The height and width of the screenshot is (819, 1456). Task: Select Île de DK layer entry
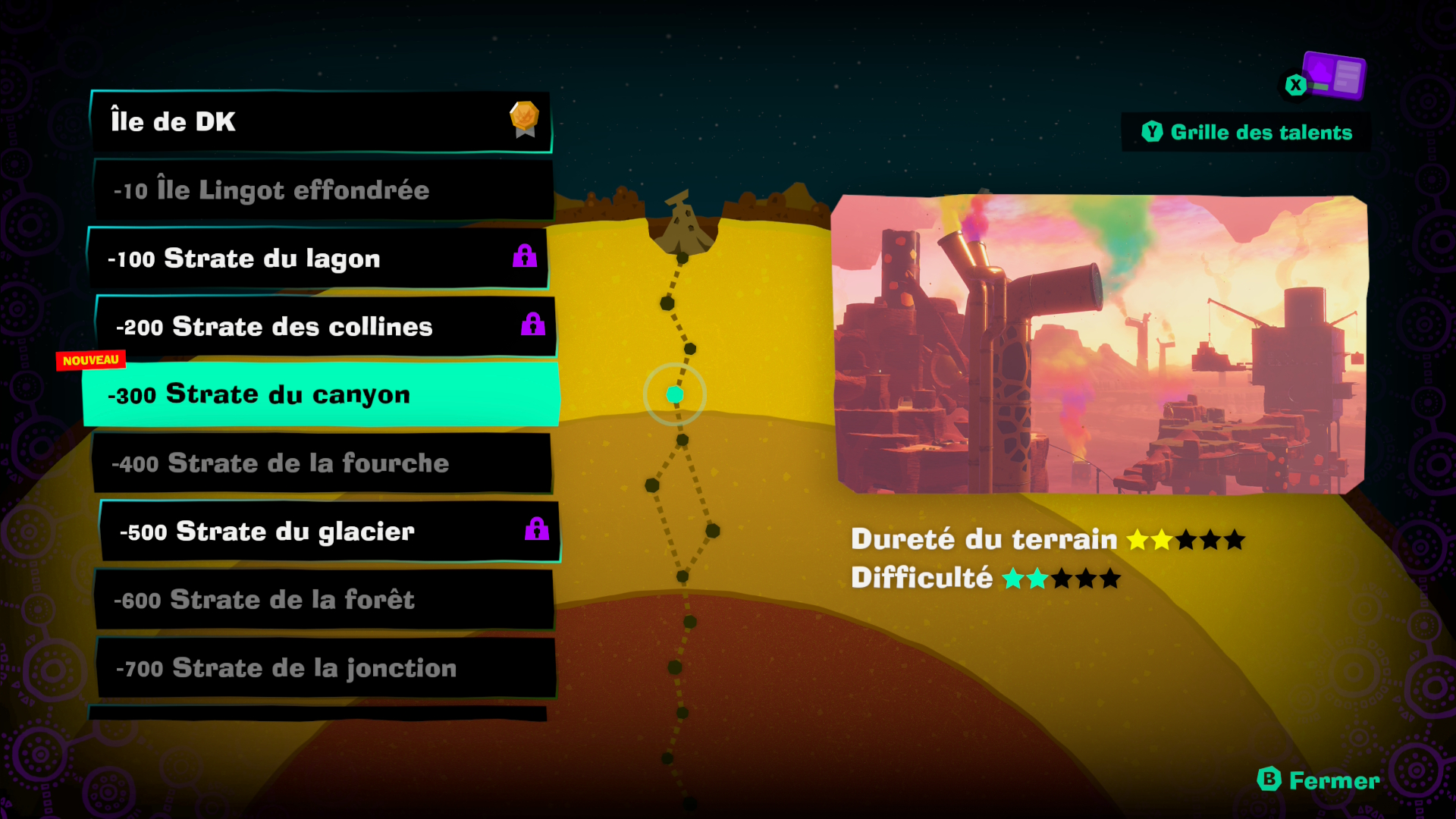(320, 121)
